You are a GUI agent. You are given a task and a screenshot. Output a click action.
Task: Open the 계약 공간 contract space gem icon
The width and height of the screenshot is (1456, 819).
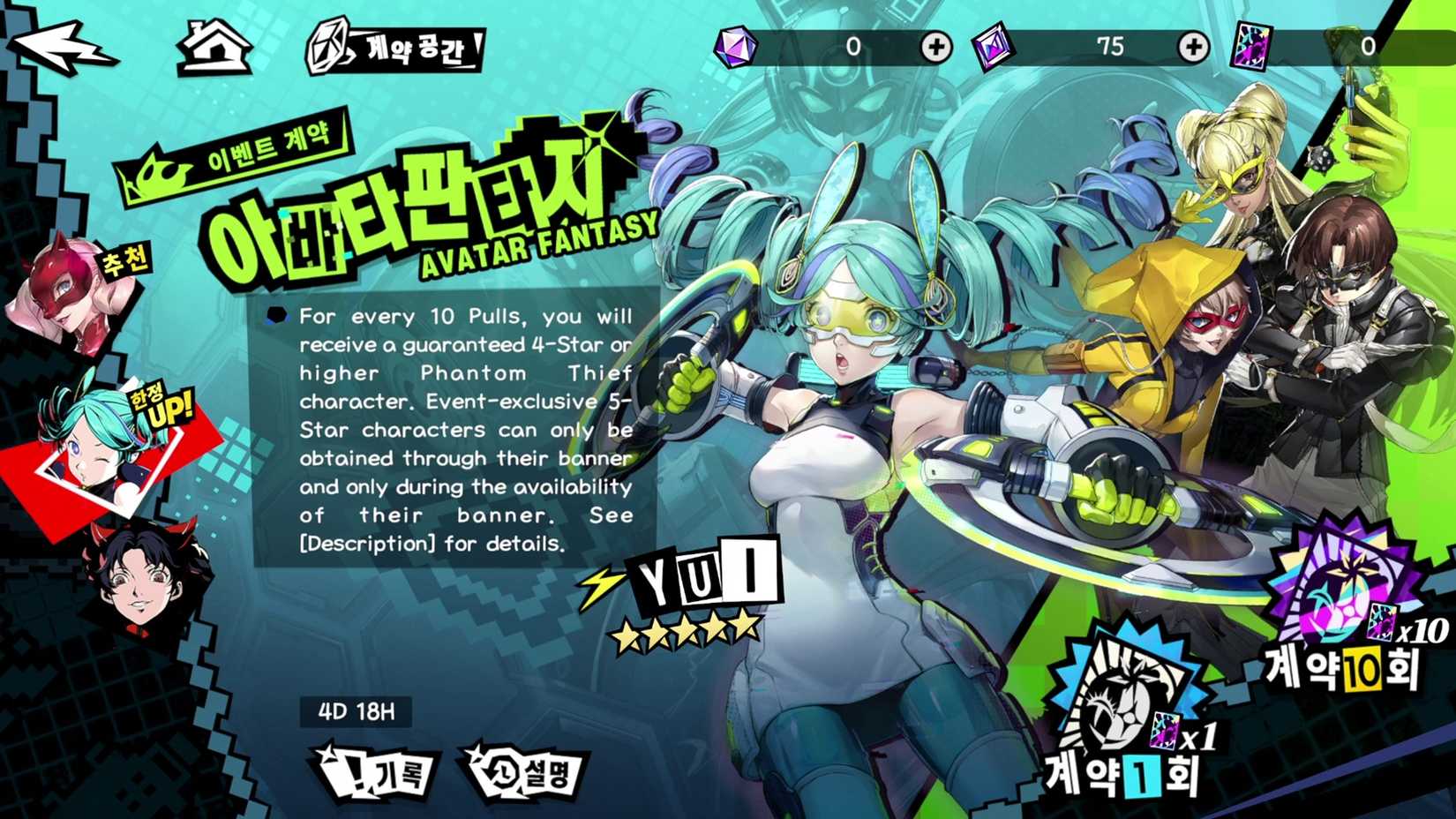[327, 47]
